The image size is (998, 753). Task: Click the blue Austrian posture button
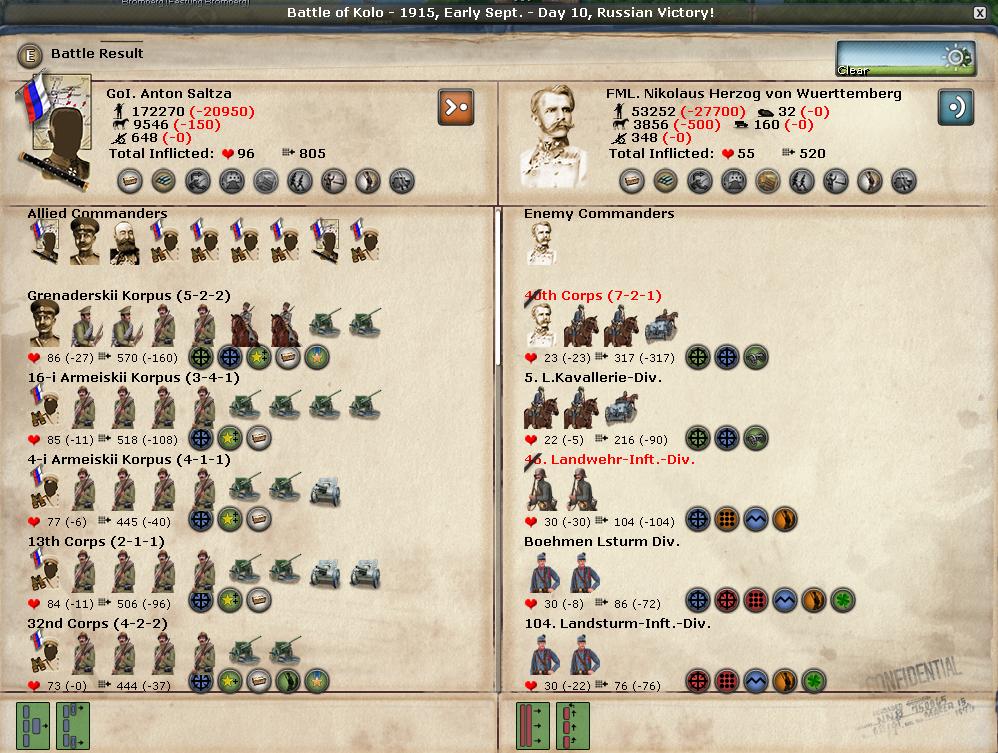(x=955, y=108)
